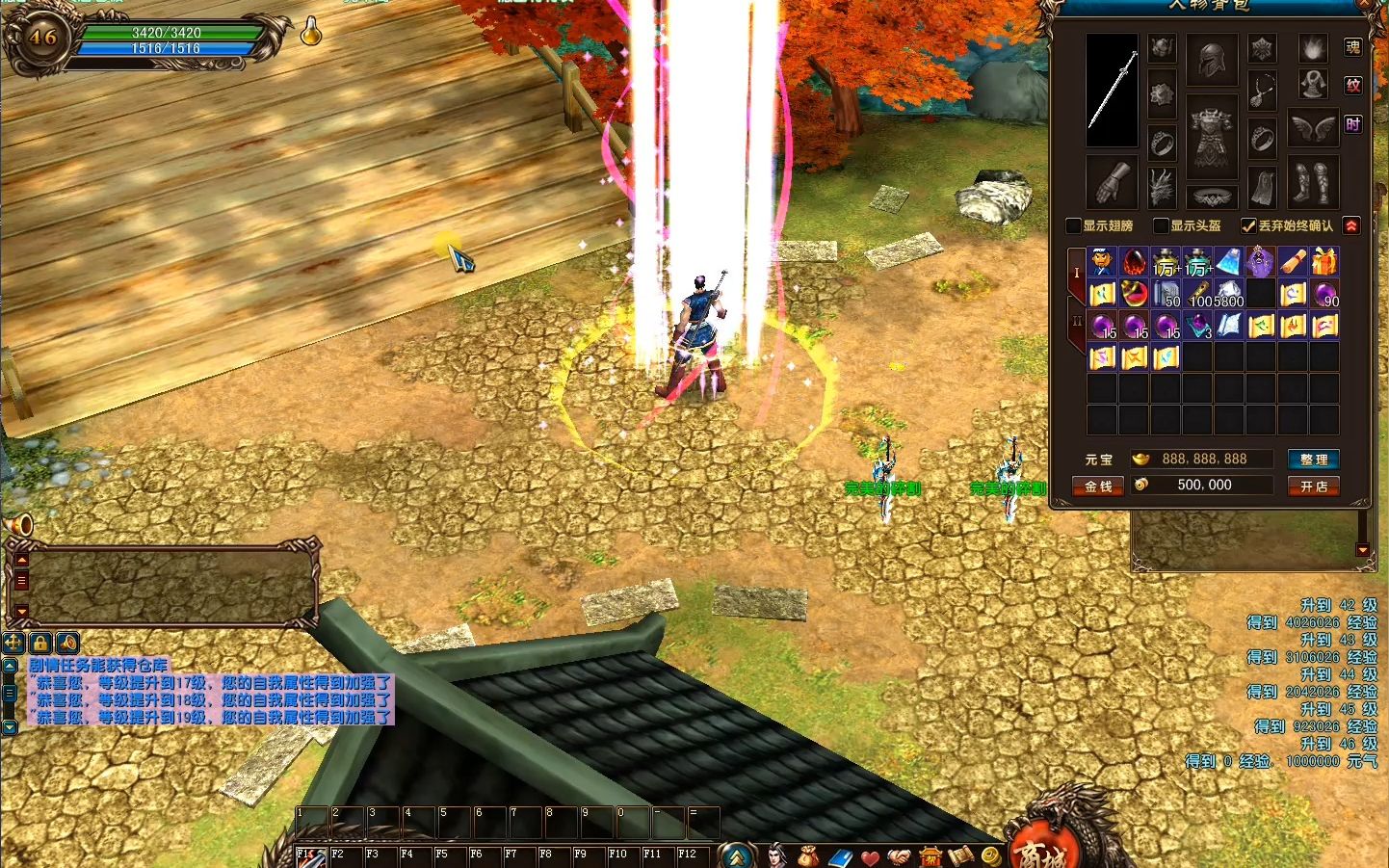1389x868 pixels.
Task: Open shop with the 开店 button
Action: (x=1313, y=487)
